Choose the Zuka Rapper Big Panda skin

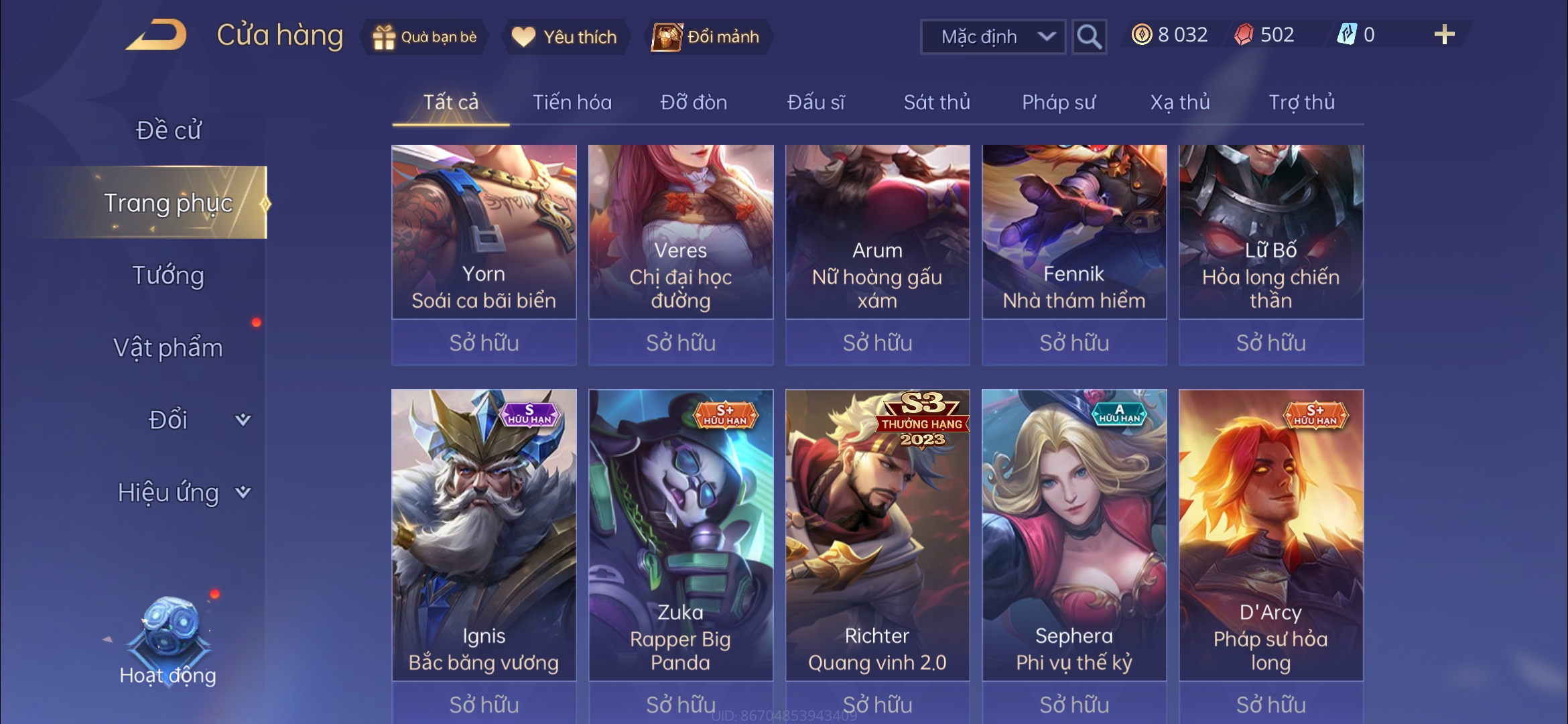pyautogui.click(x=681, y=535)
